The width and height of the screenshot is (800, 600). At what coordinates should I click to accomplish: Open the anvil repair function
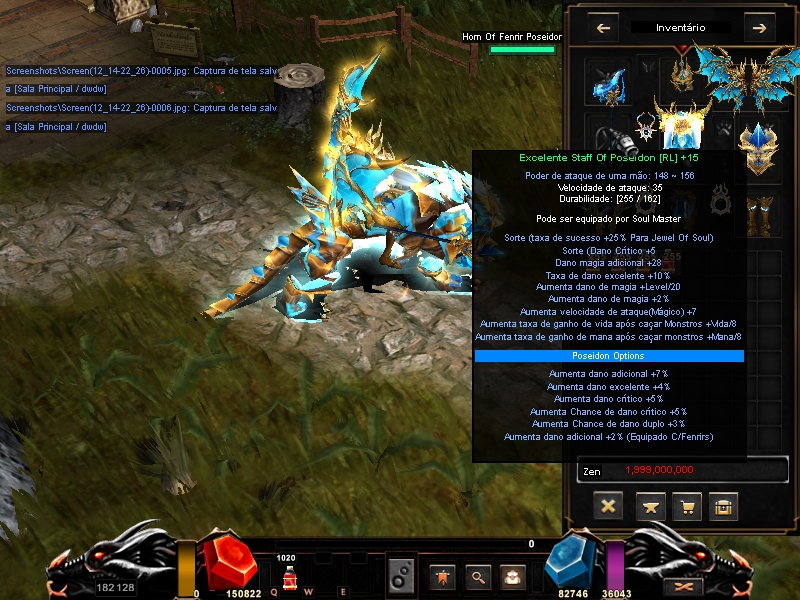(x=650, y=506)
